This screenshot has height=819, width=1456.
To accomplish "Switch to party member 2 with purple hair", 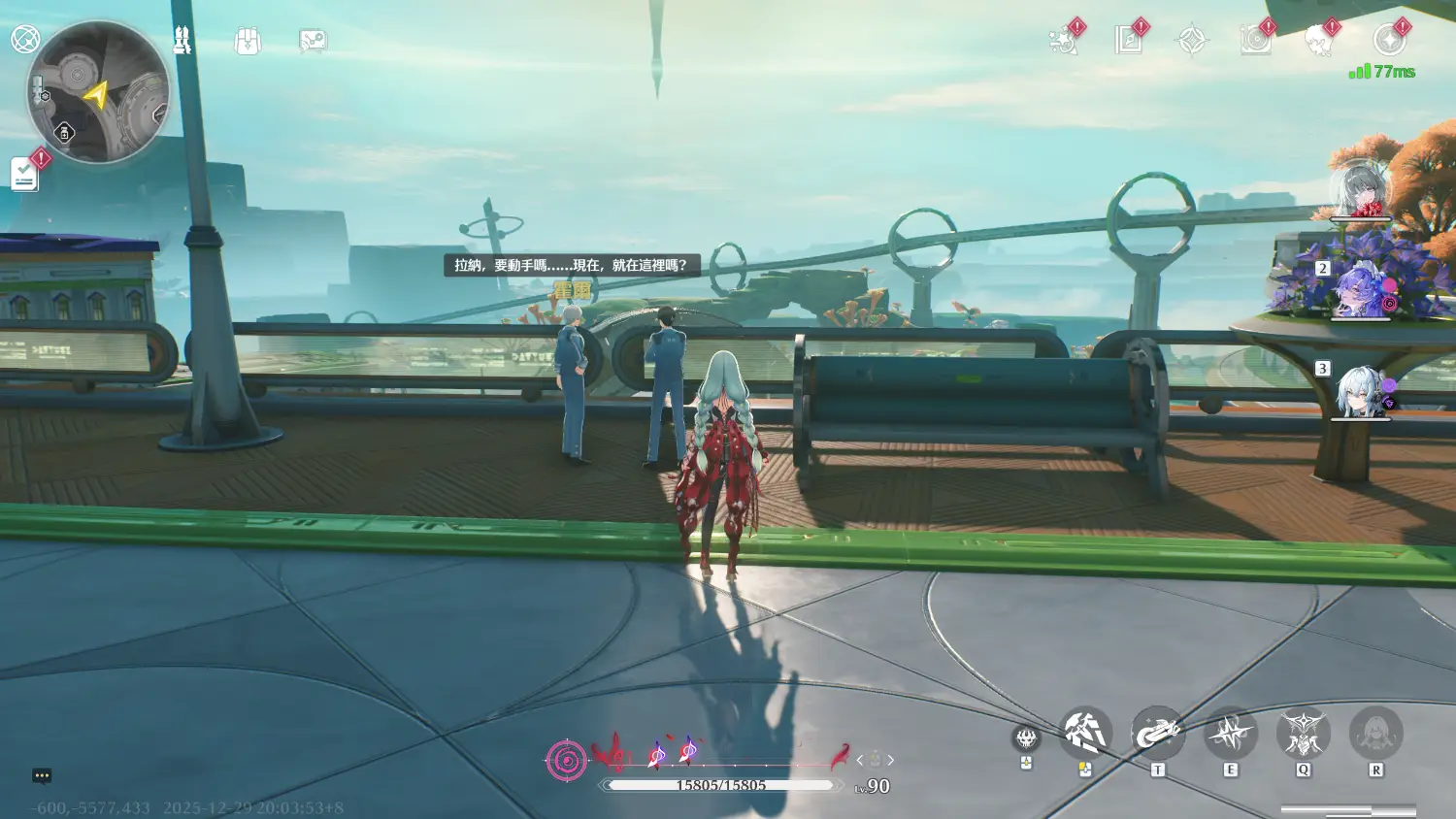I will point(1359,291).
